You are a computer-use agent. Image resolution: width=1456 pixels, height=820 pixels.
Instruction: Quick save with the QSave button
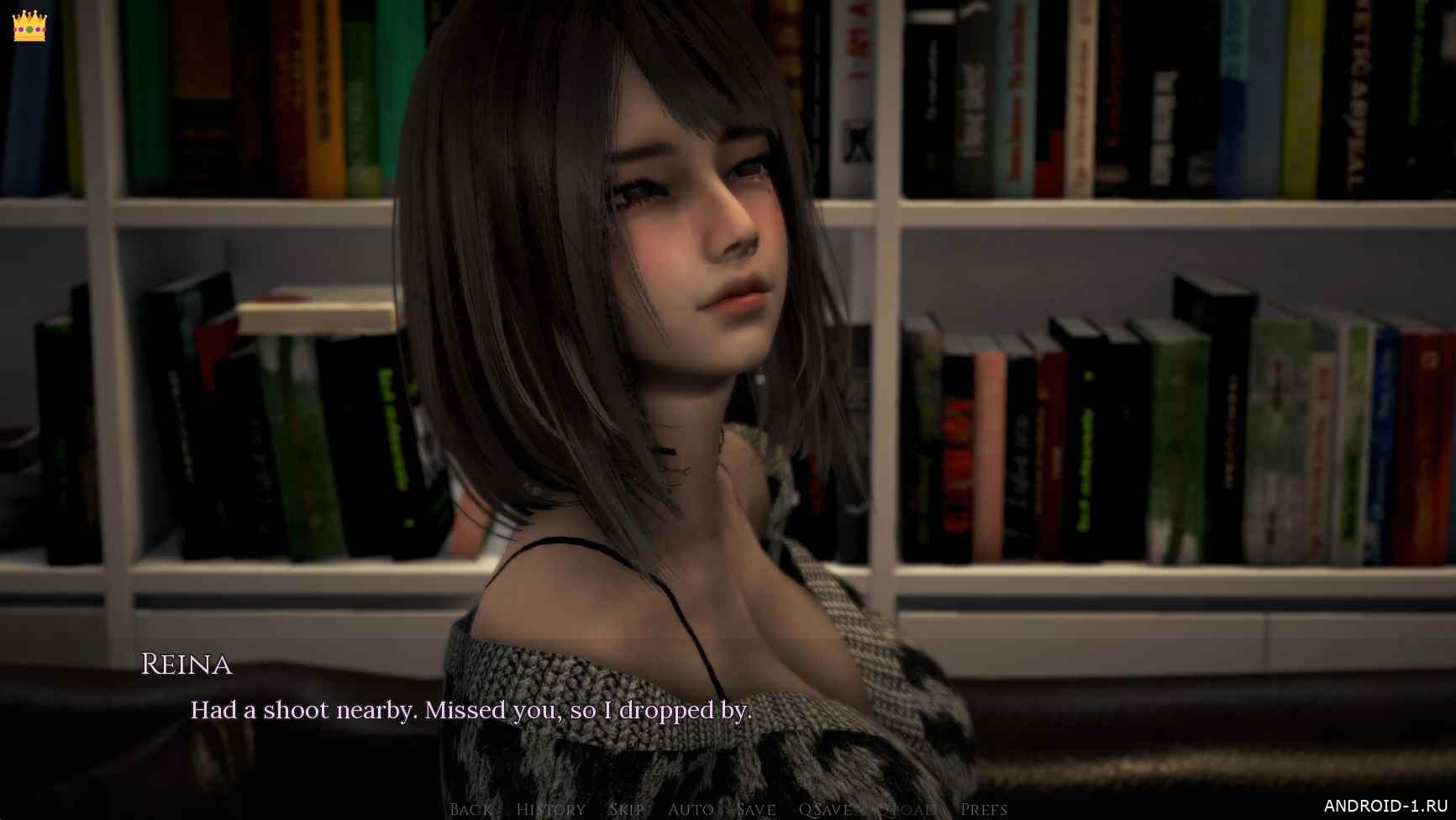pos(825,809)
